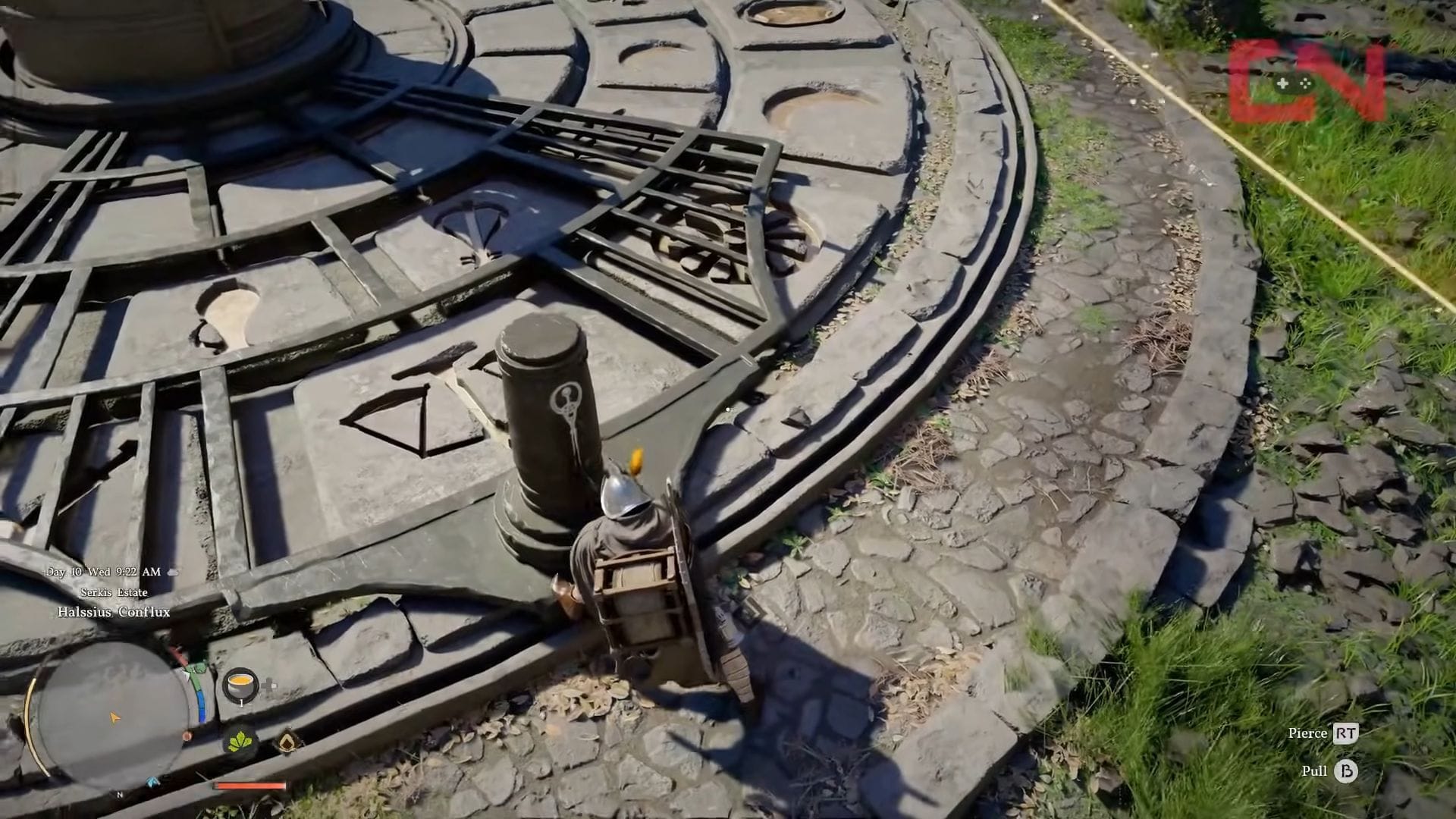The width and height of the screenshot is (1456, 819).
Task: Click the red dot marker on the minimap
Action: (x=188, y=736)
